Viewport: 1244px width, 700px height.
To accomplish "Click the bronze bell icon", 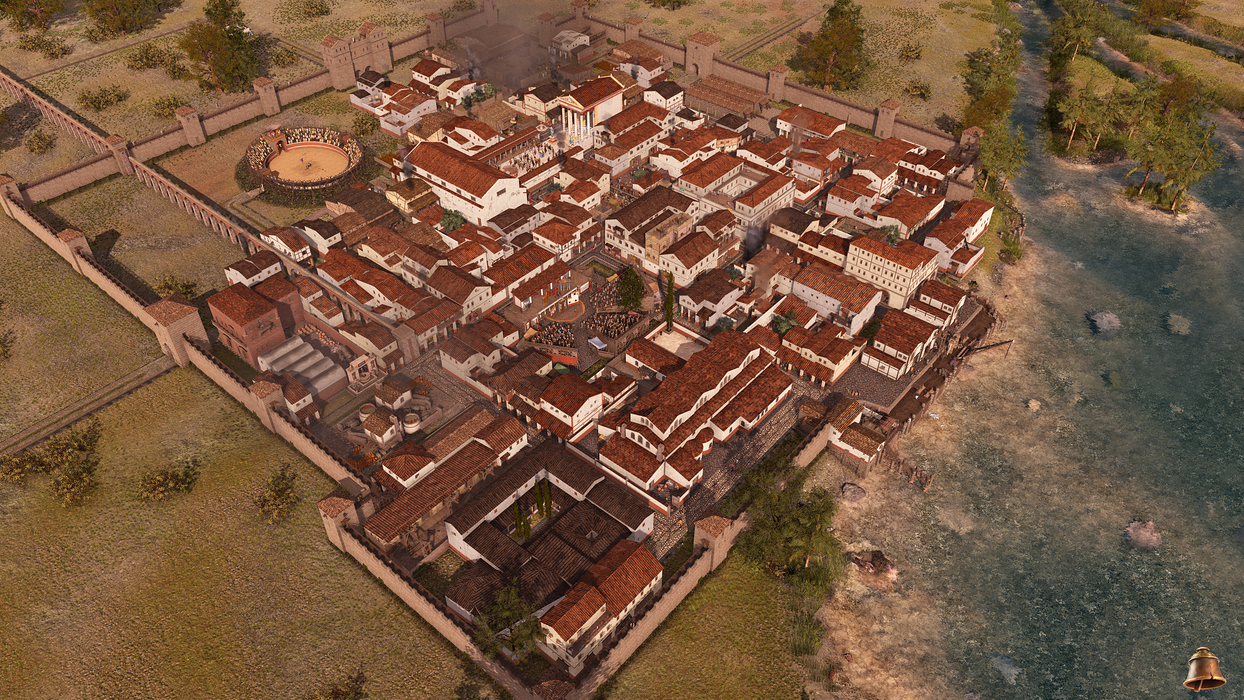I will point(1204,669).
